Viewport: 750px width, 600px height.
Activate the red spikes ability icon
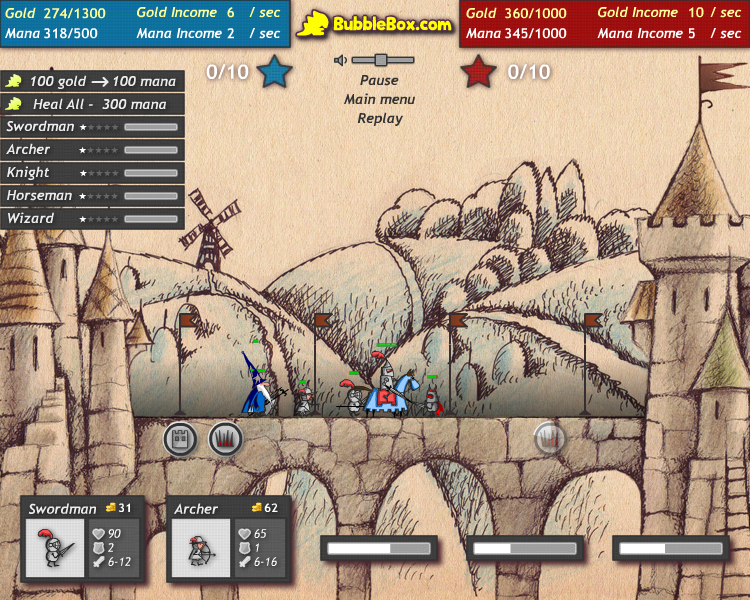(225, 438)
